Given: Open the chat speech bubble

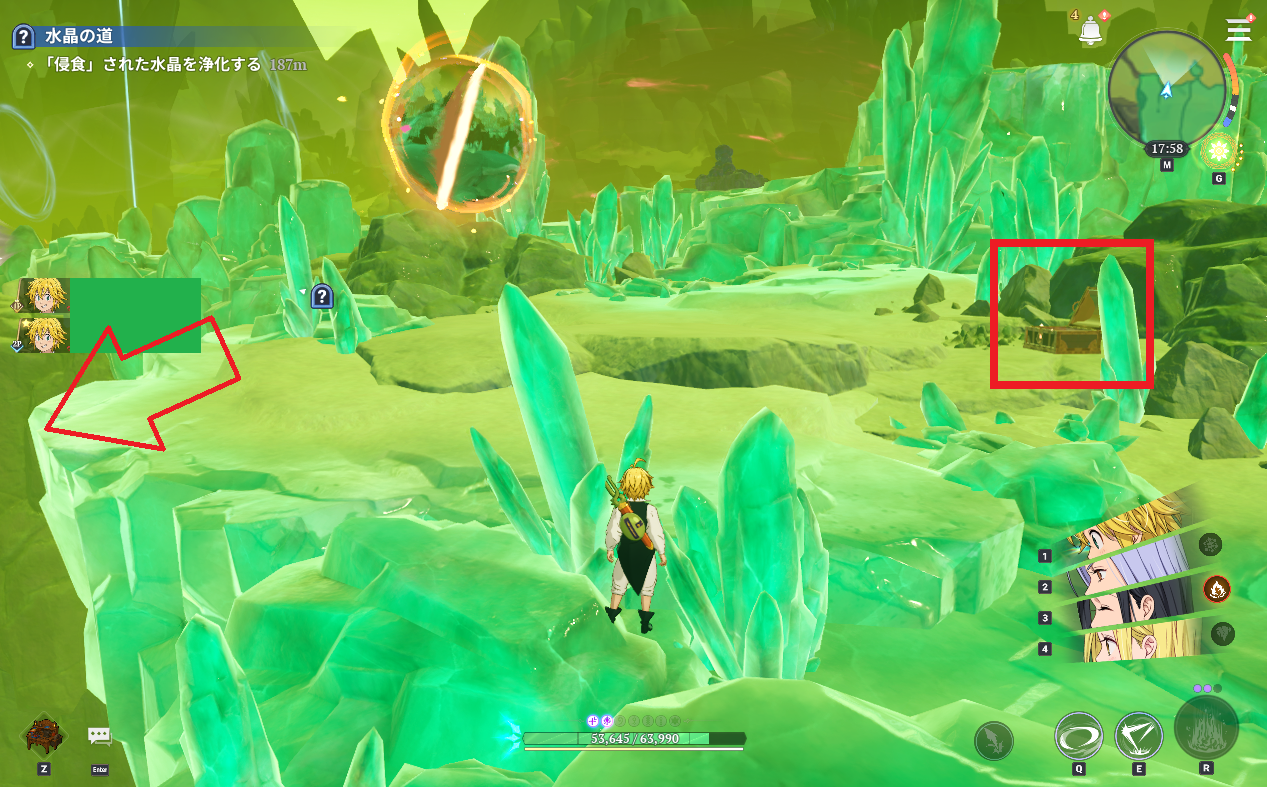Looking at the screenshot, I should coord(99,736).
